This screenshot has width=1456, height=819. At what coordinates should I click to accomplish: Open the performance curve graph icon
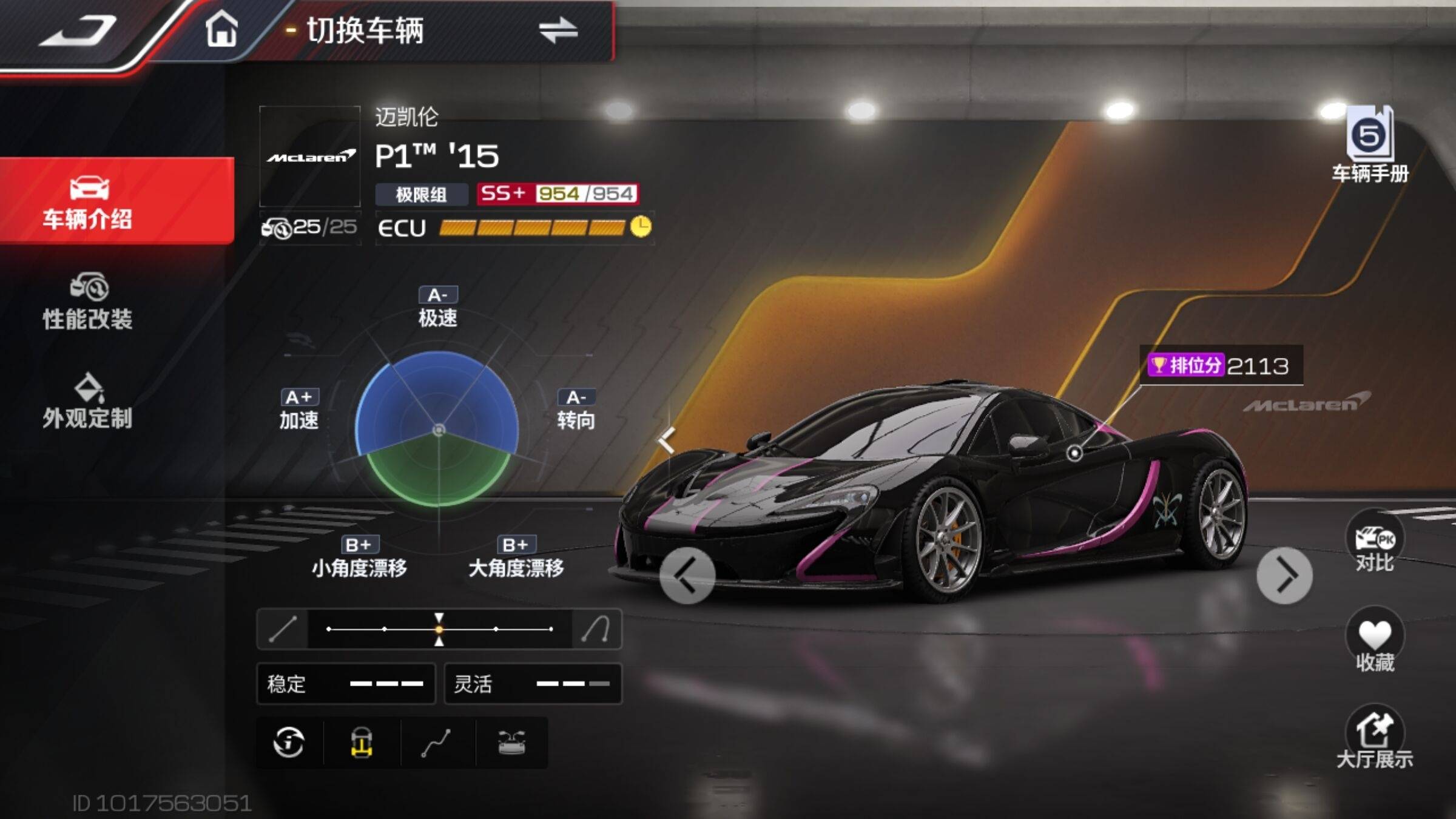click(x=436, y=743)
